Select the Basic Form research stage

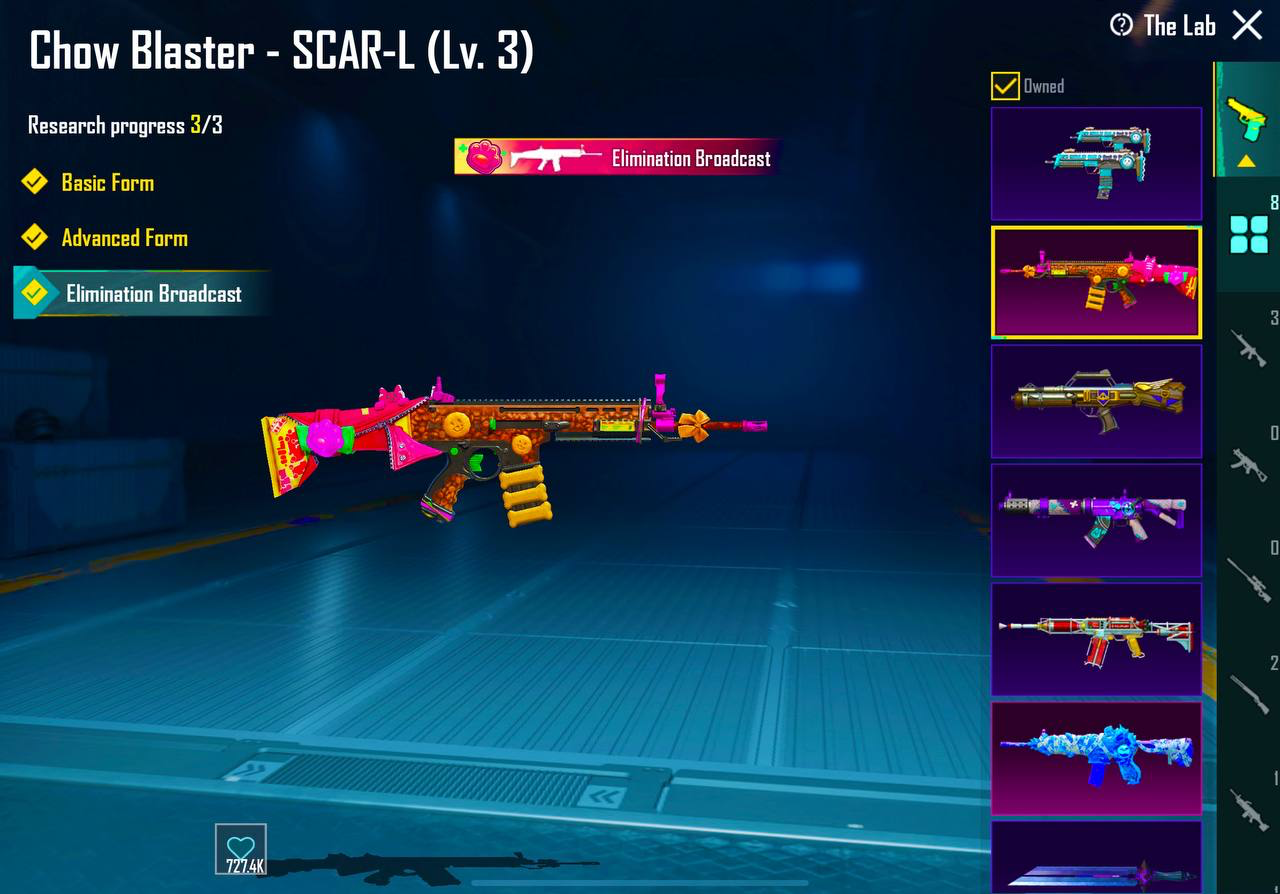[107, 183]
